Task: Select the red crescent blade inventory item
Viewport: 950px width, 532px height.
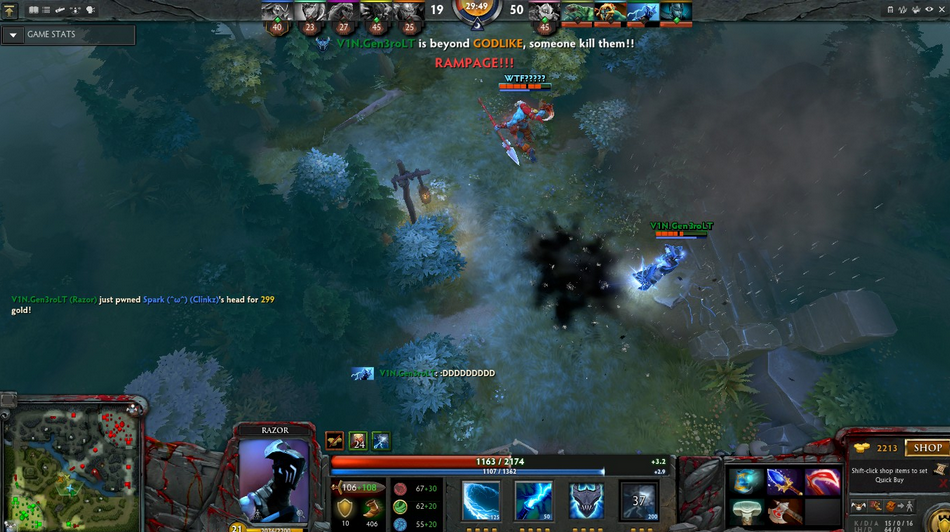Action: (823, 481)
